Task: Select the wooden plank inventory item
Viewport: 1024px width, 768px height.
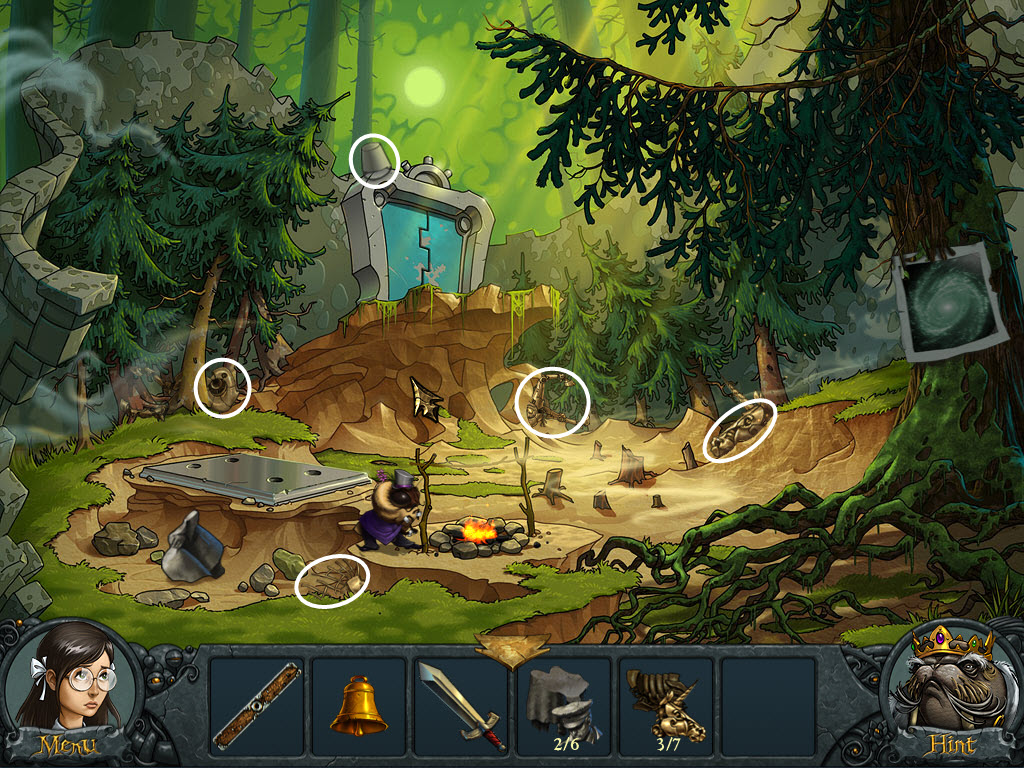Action: click(x=256, y=705)
